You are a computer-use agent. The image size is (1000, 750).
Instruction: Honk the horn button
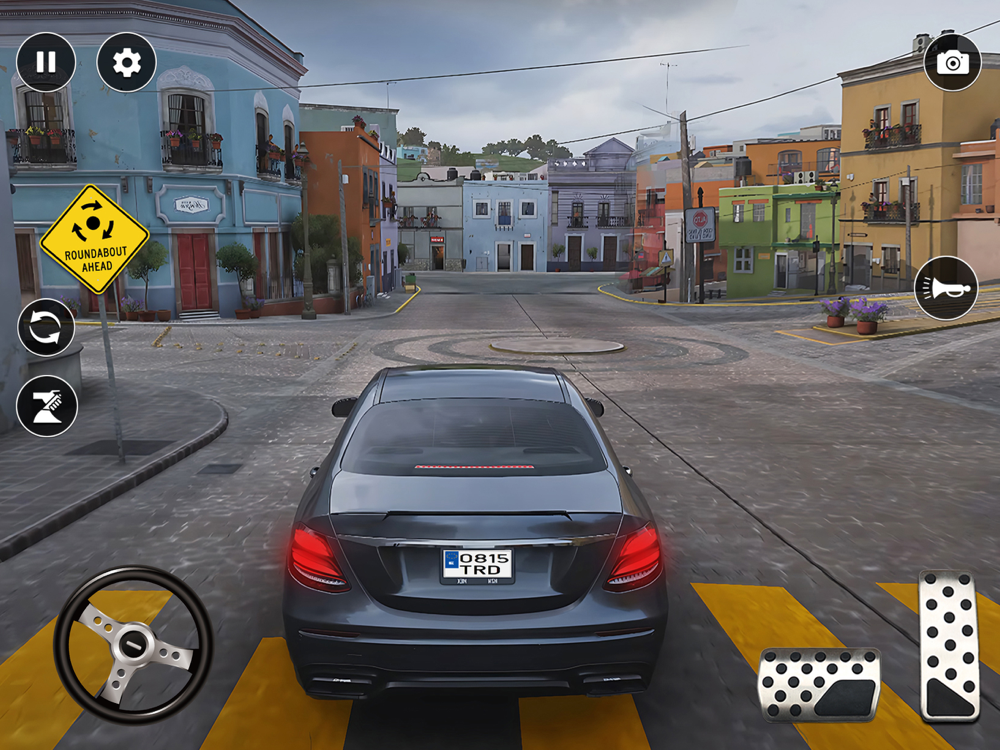(946, 288)
